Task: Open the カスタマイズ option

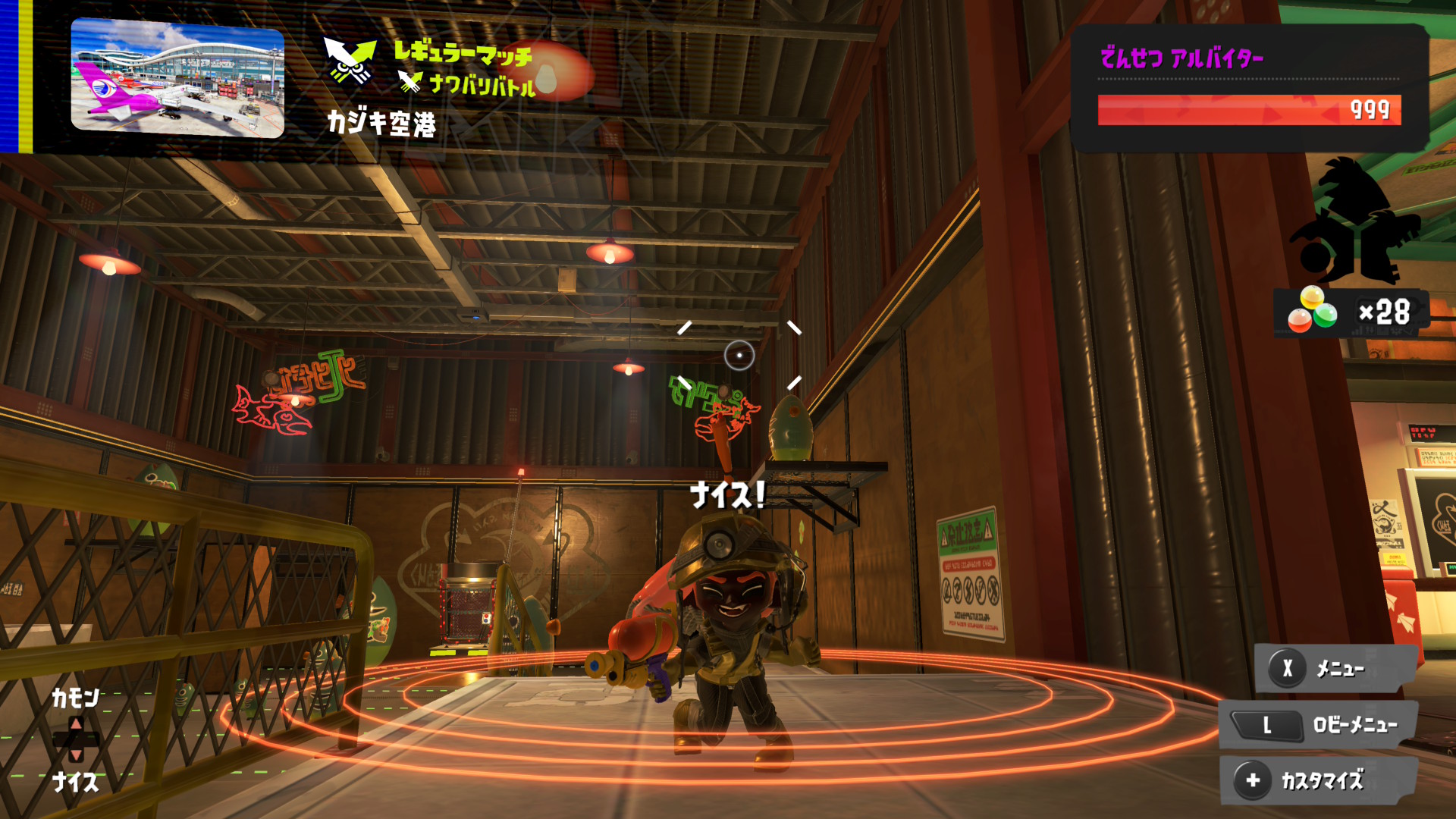Action: pyautogui.click(x=1319, y=780)
